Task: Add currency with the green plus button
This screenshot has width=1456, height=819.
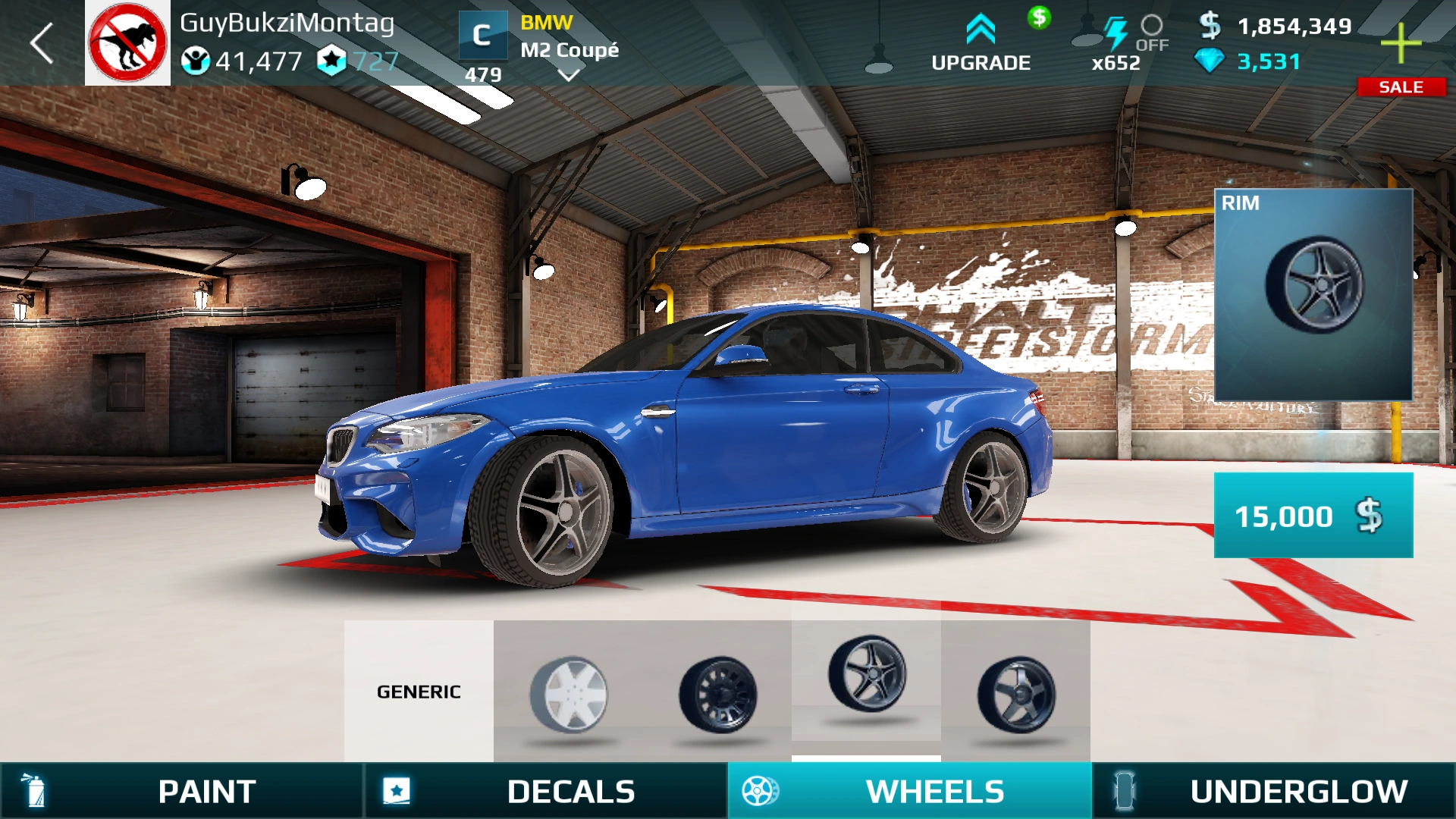Action: (1401, 43)
